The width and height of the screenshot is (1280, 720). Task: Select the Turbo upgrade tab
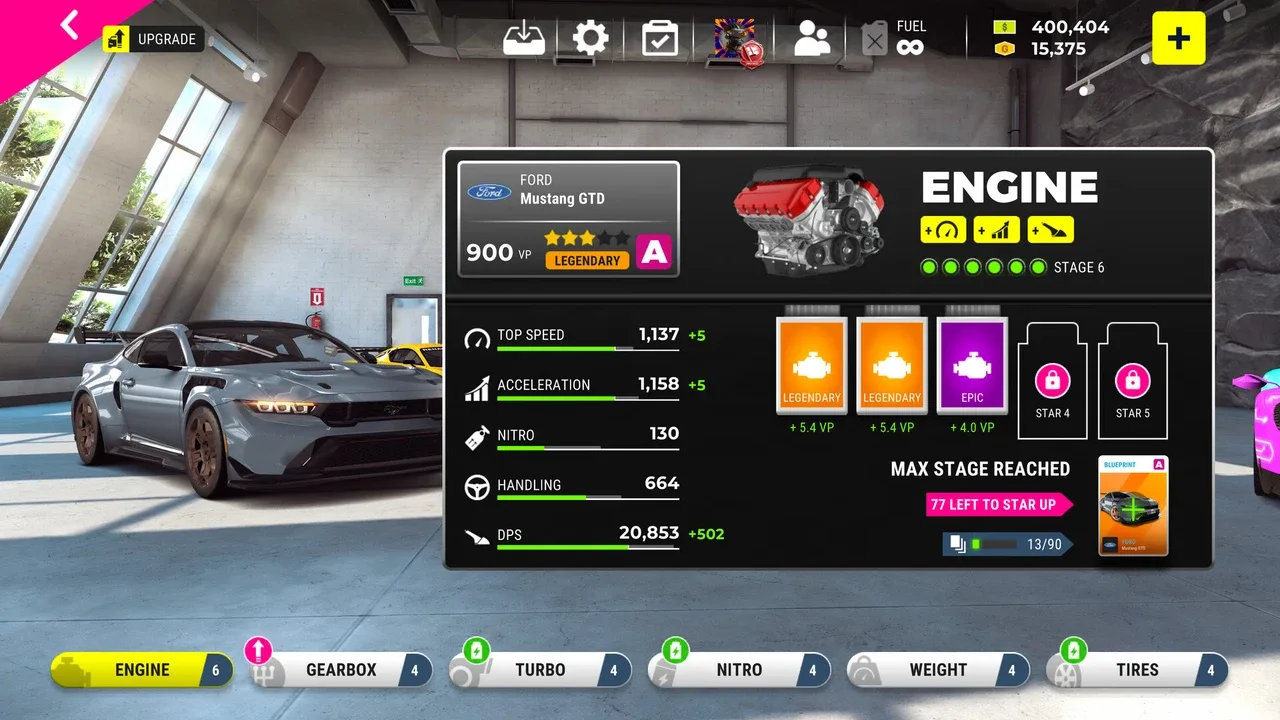pyautogui.click(x=540, y=670)
